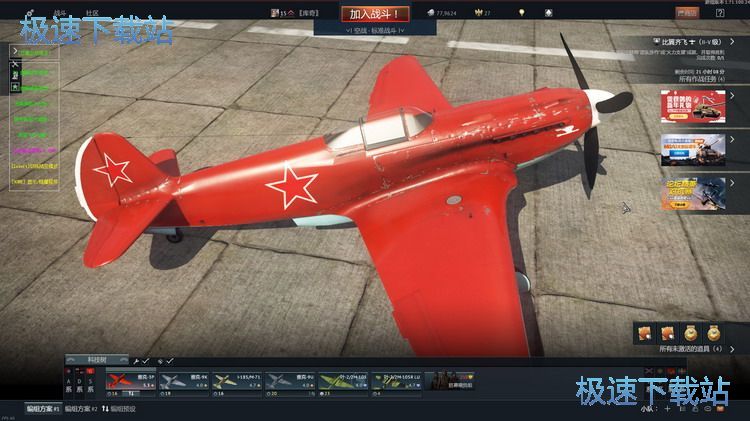Click the lightbulb icon in top bar

click(x=521, y=13)
